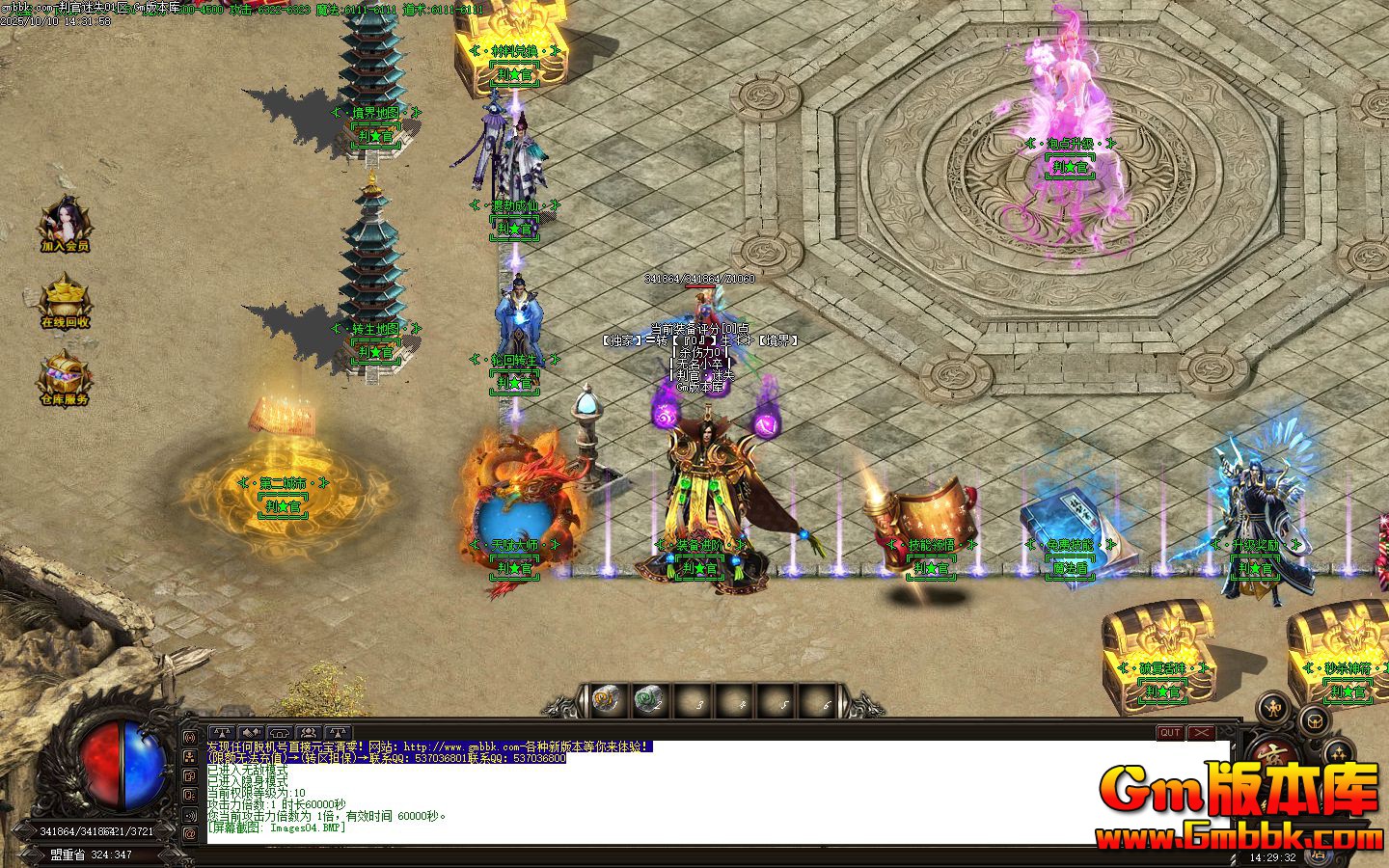Open the red circular emblem menu at bottom right
The image size is (1389, 868).
[1273, 755]
